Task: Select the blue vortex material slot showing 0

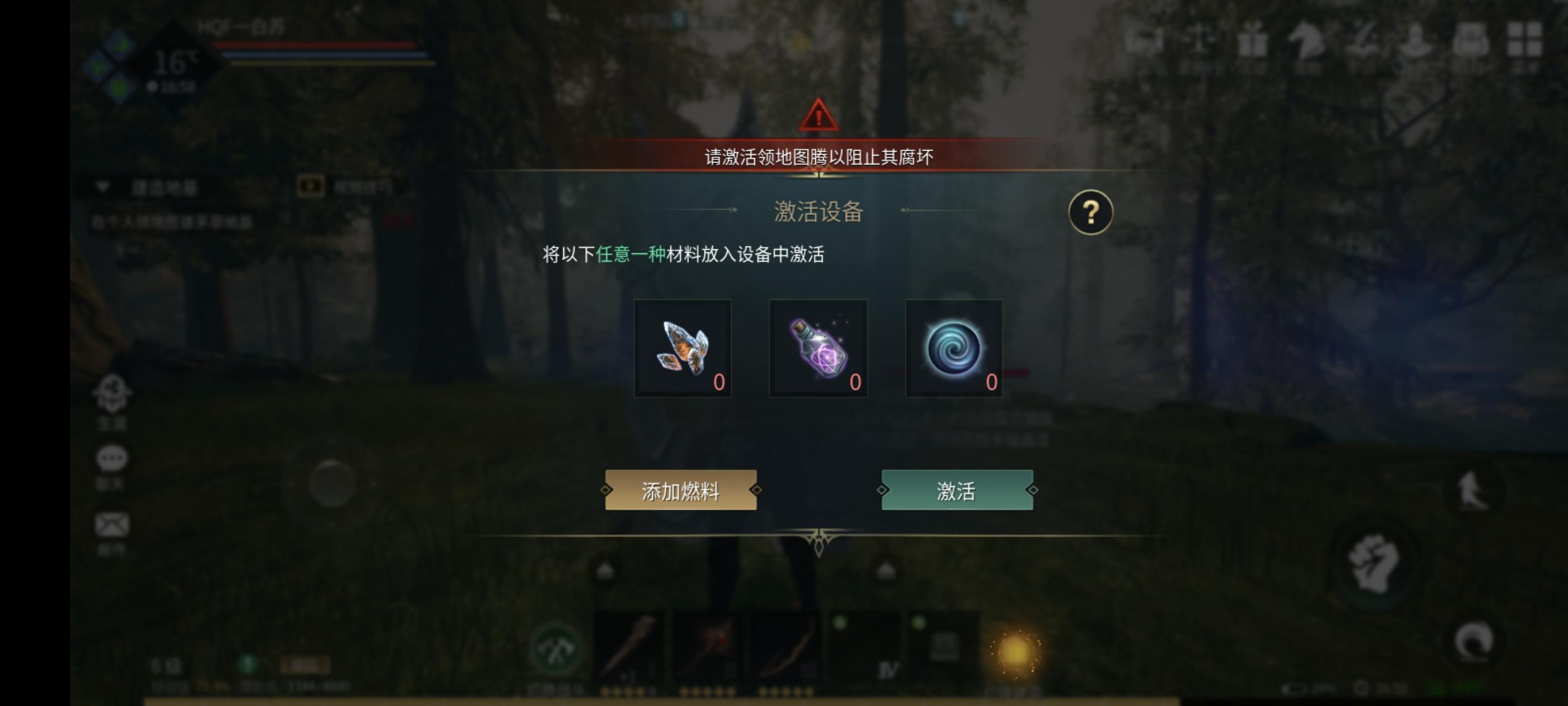Action: coord(953,349)
